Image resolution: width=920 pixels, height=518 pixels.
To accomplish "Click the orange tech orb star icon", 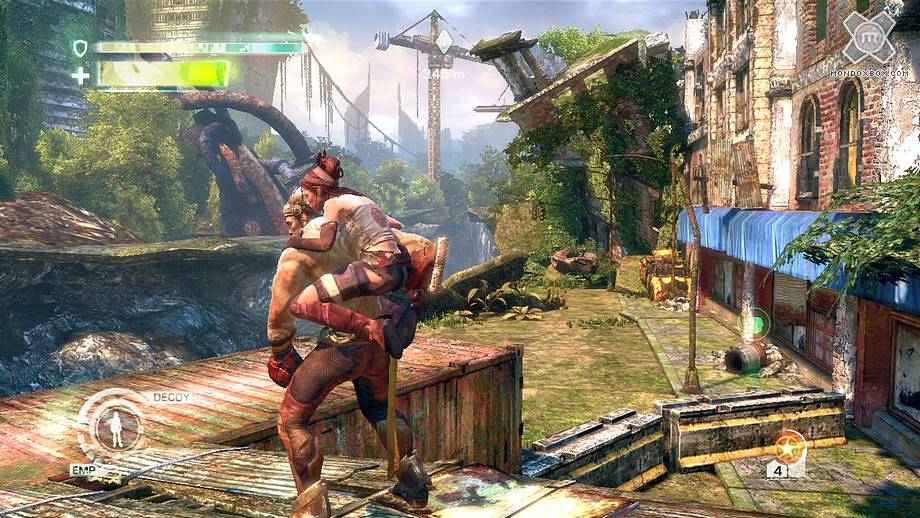I will click(x=789, y=442).
